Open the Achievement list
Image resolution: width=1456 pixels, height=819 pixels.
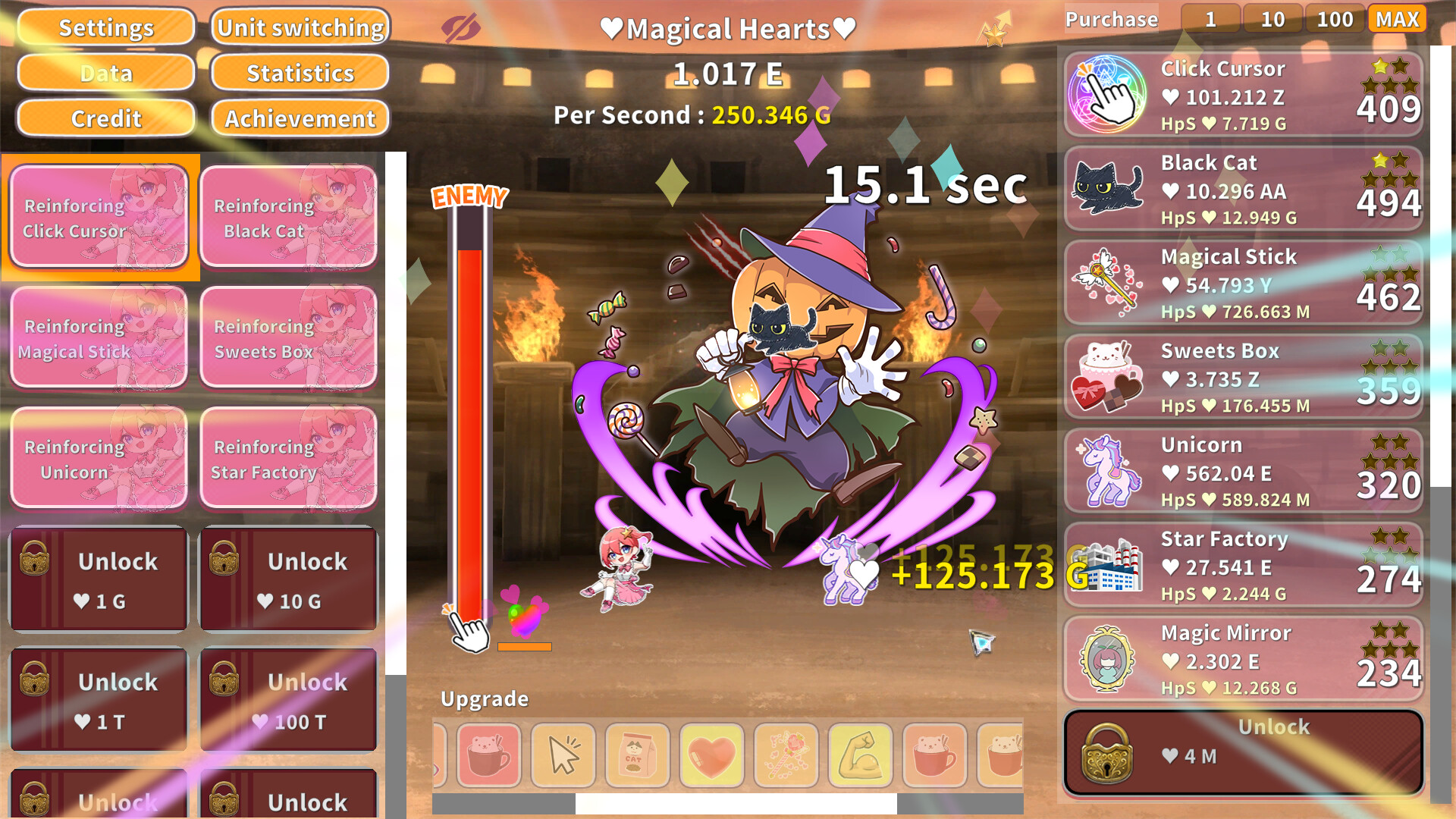(299, 118)
